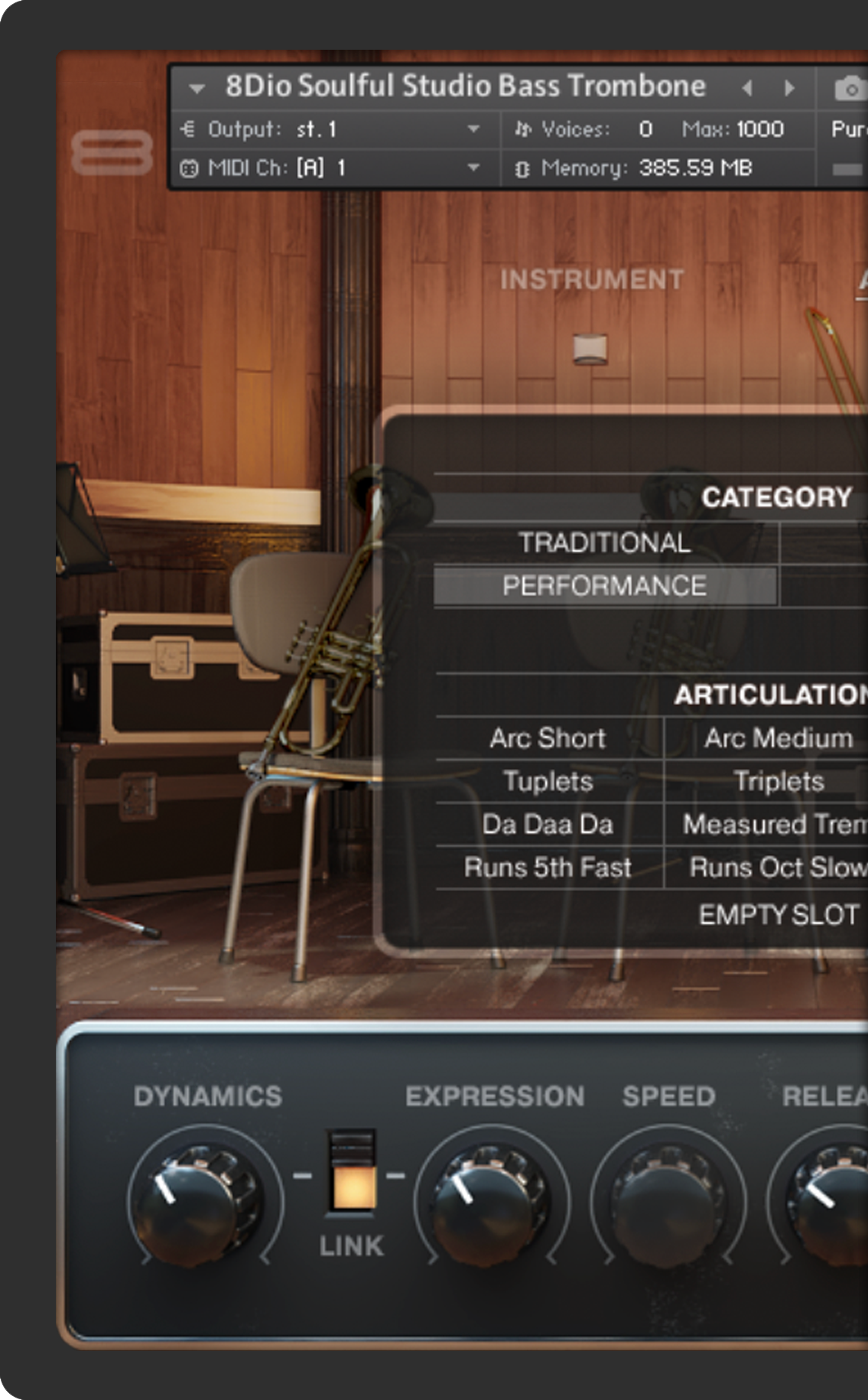Open the Output st. 1 dropdown

[x=473, y=129]
